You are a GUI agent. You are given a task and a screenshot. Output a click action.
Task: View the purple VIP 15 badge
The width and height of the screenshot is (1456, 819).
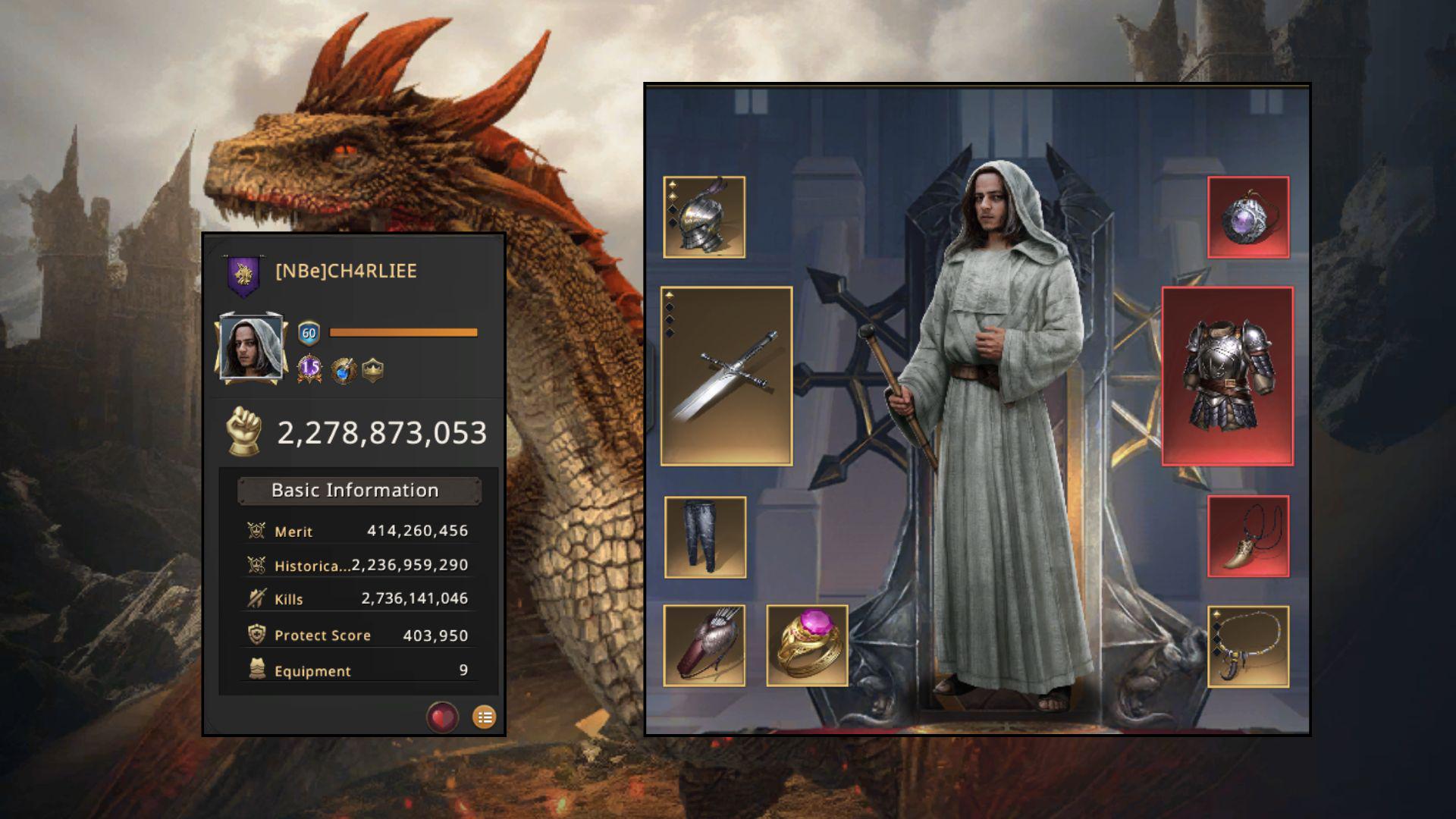click(x=309, y=369)
